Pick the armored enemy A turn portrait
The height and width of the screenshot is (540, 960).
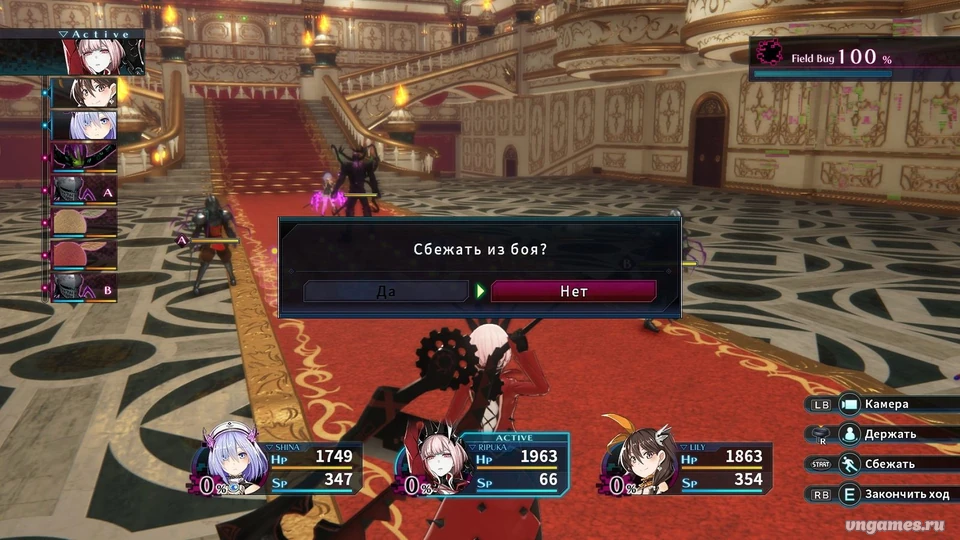84,188
